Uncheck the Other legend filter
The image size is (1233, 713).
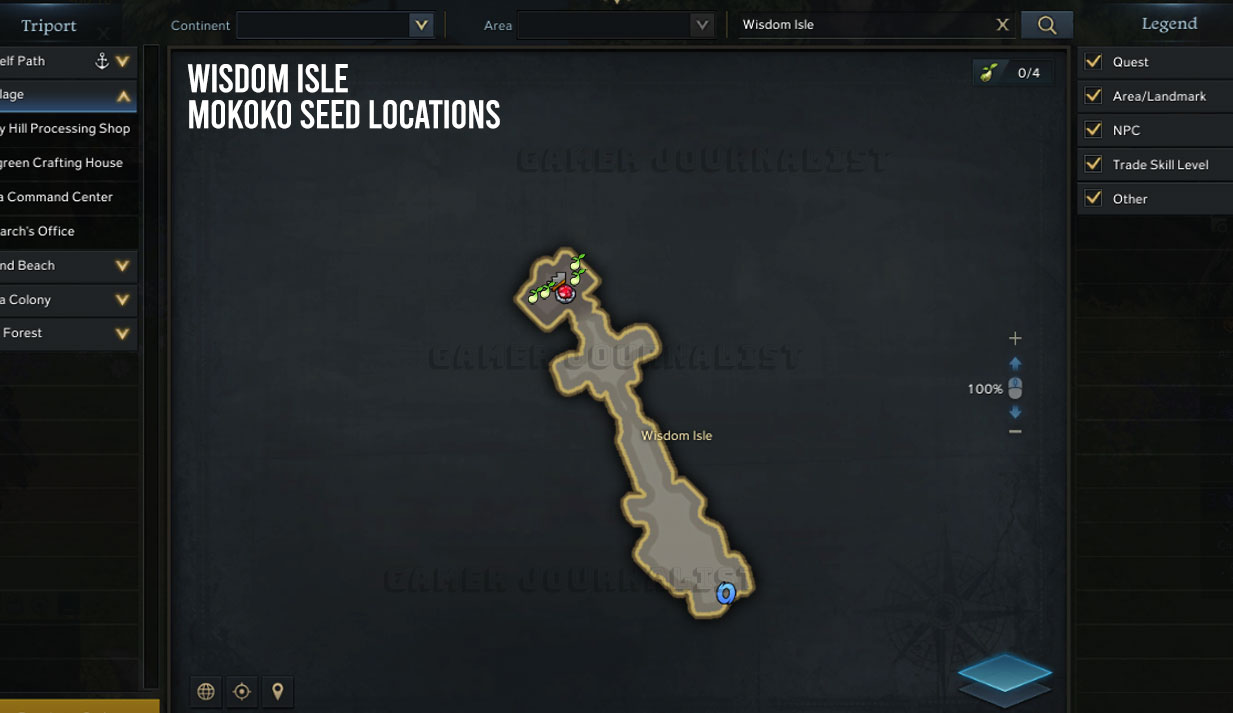(1093, 198)
